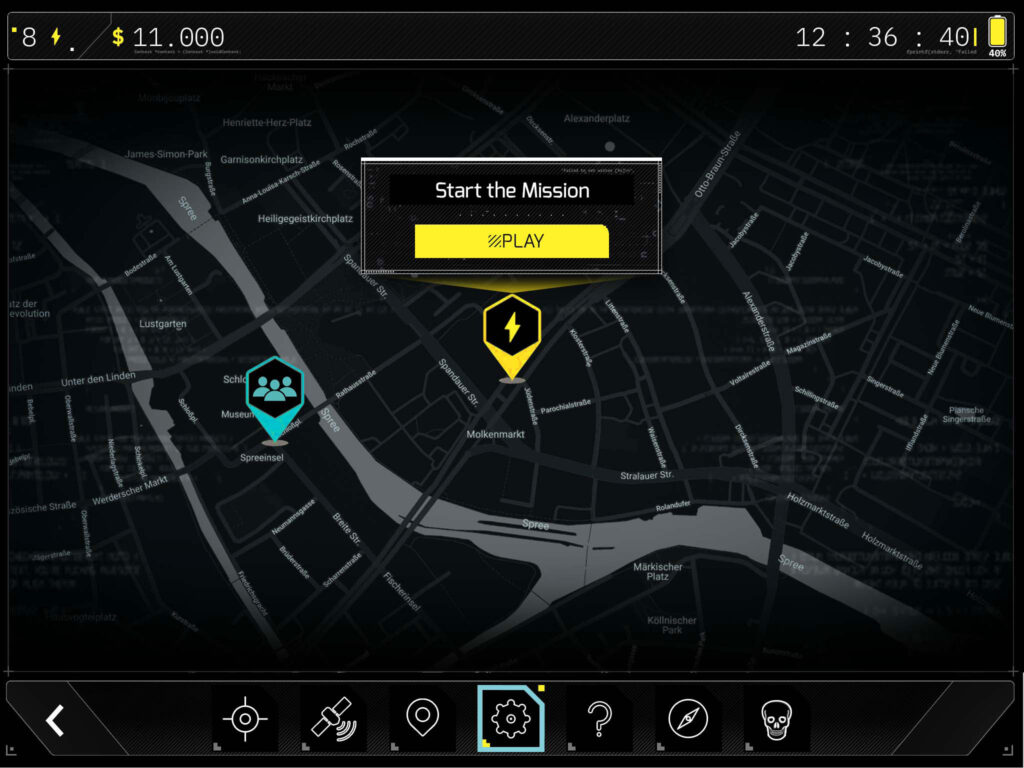Viewport: 1024px width, 768px height.
Task: Select the yellow lightning bolt map marker
Action: (512, 331)
